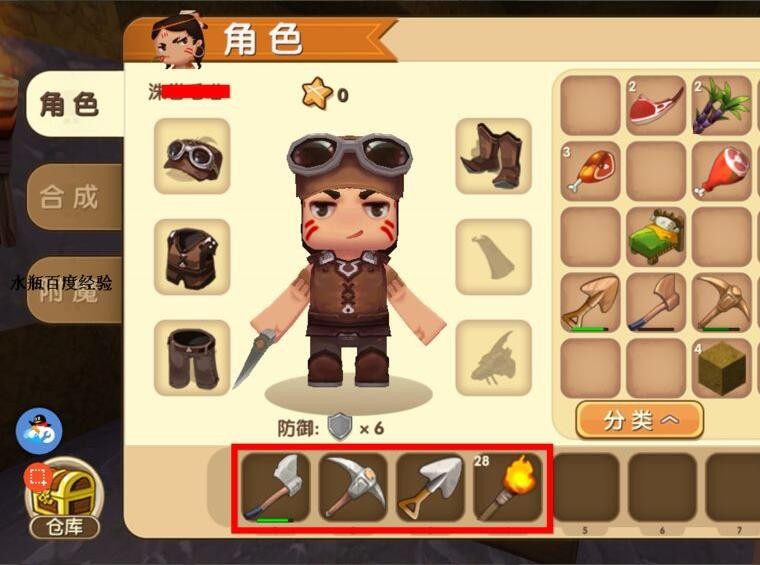
Task: Click the 分类 sort button
Action: (639, 420)
